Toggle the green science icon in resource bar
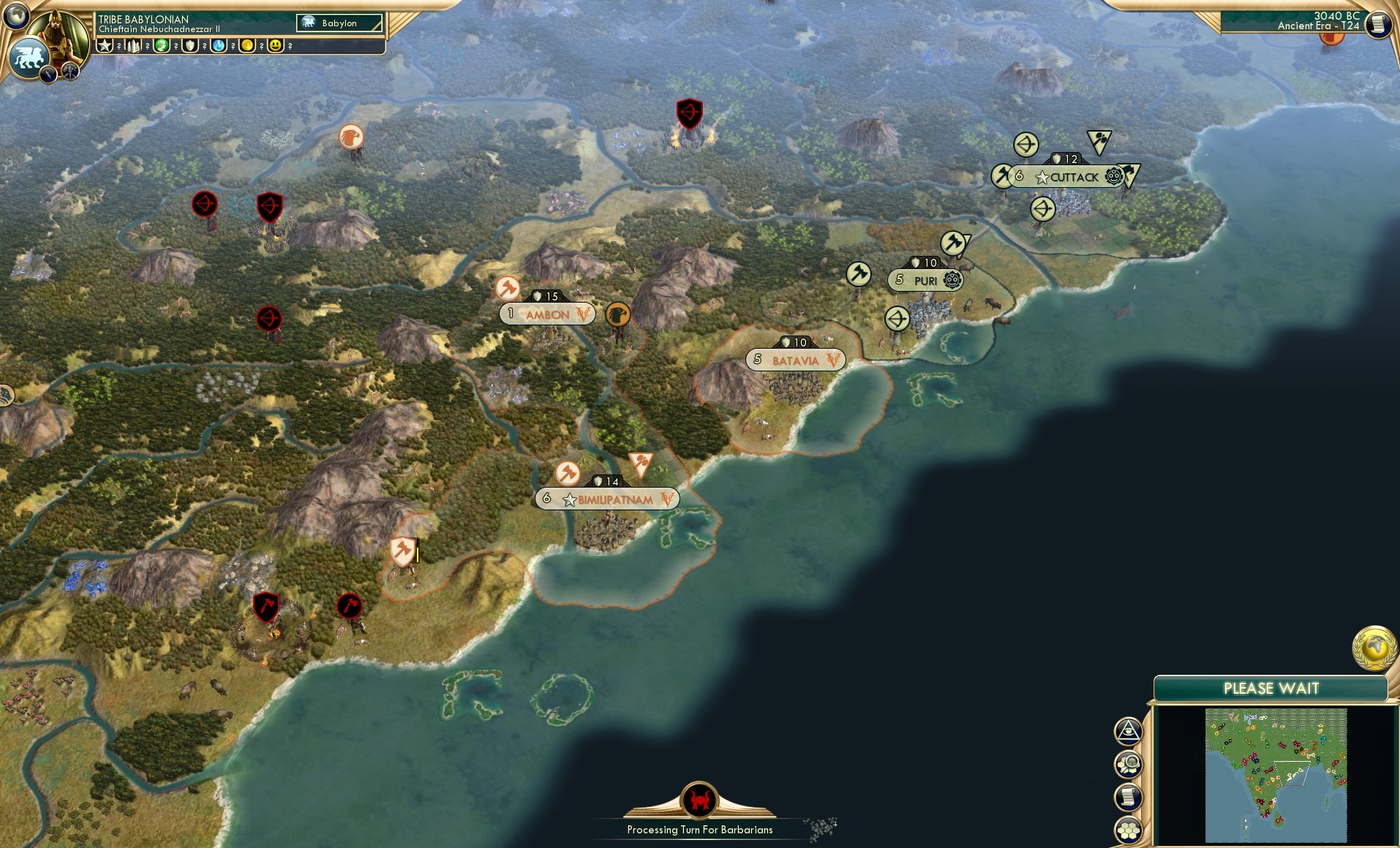 161,45
